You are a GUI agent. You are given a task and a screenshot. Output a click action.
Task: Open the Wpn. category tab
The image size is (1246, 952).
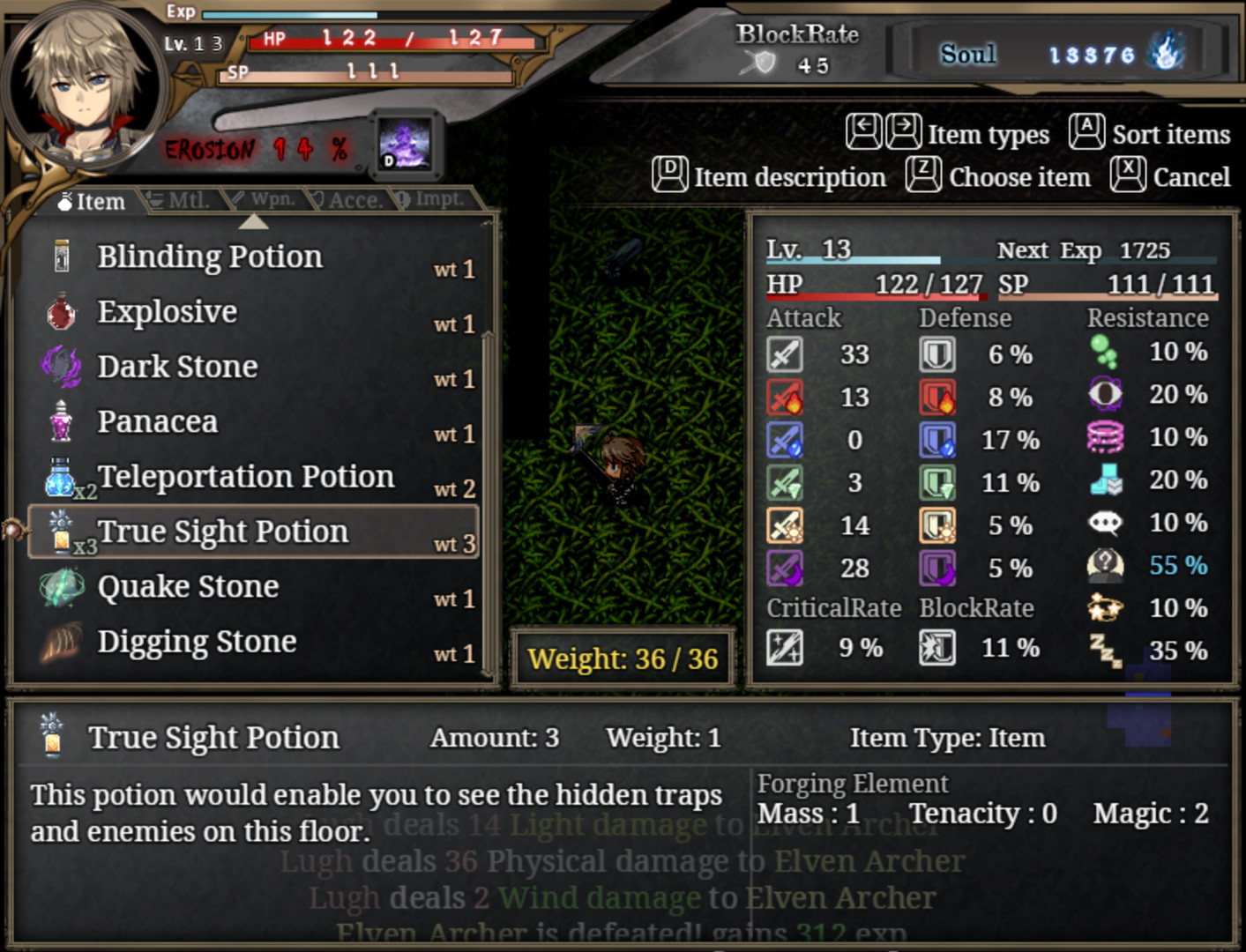click(263, 199)
